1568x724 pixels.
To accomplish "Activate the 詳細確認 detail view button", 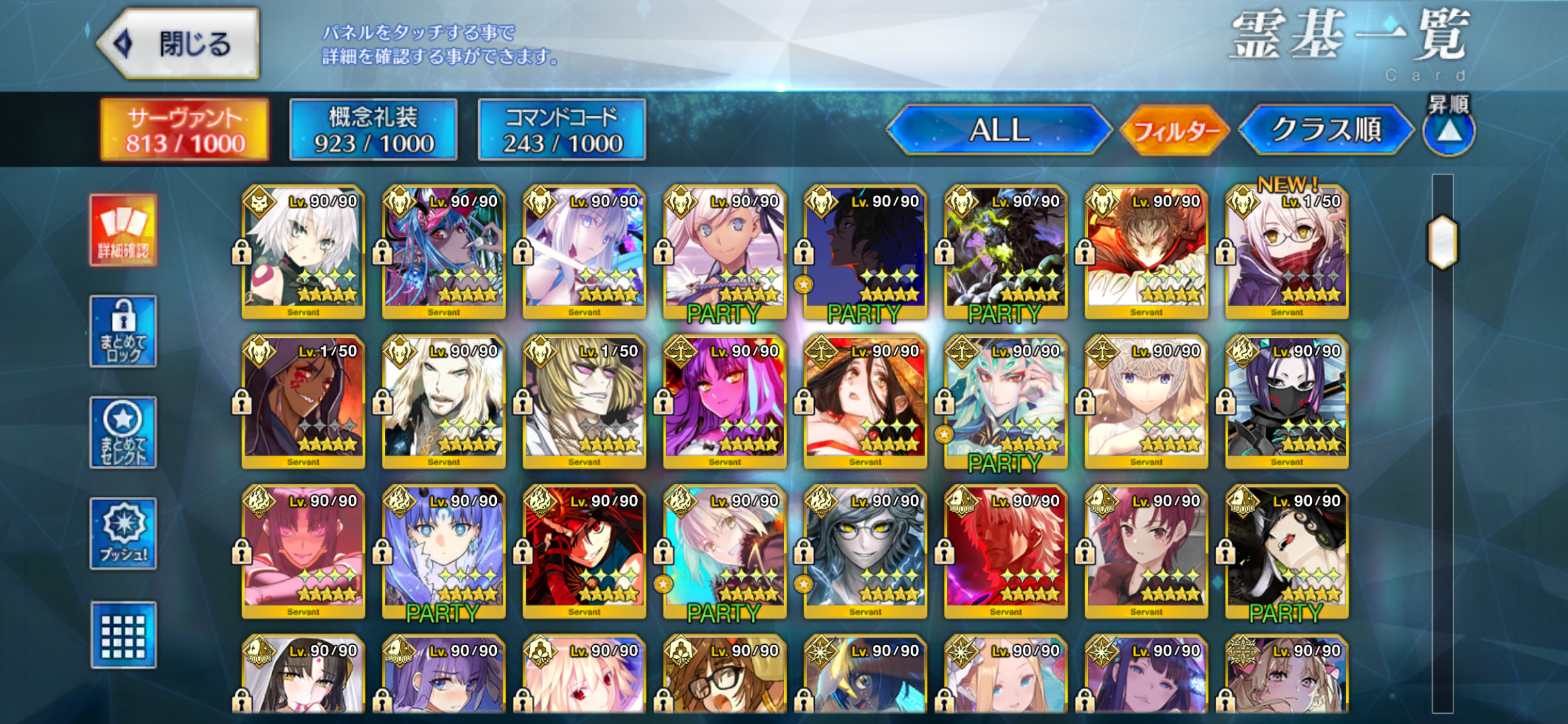I will 123,230.
